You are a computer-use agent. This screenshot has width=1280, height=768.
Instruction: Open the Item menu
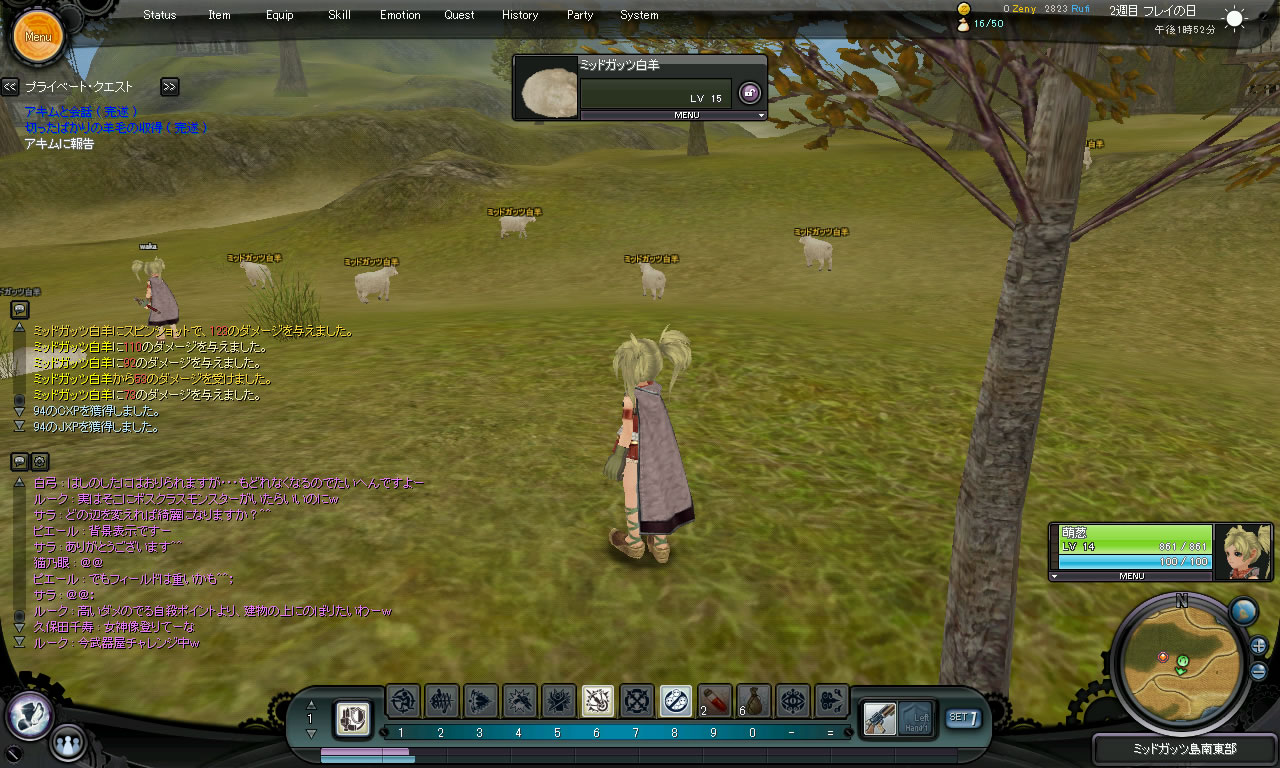coord(219,15)
